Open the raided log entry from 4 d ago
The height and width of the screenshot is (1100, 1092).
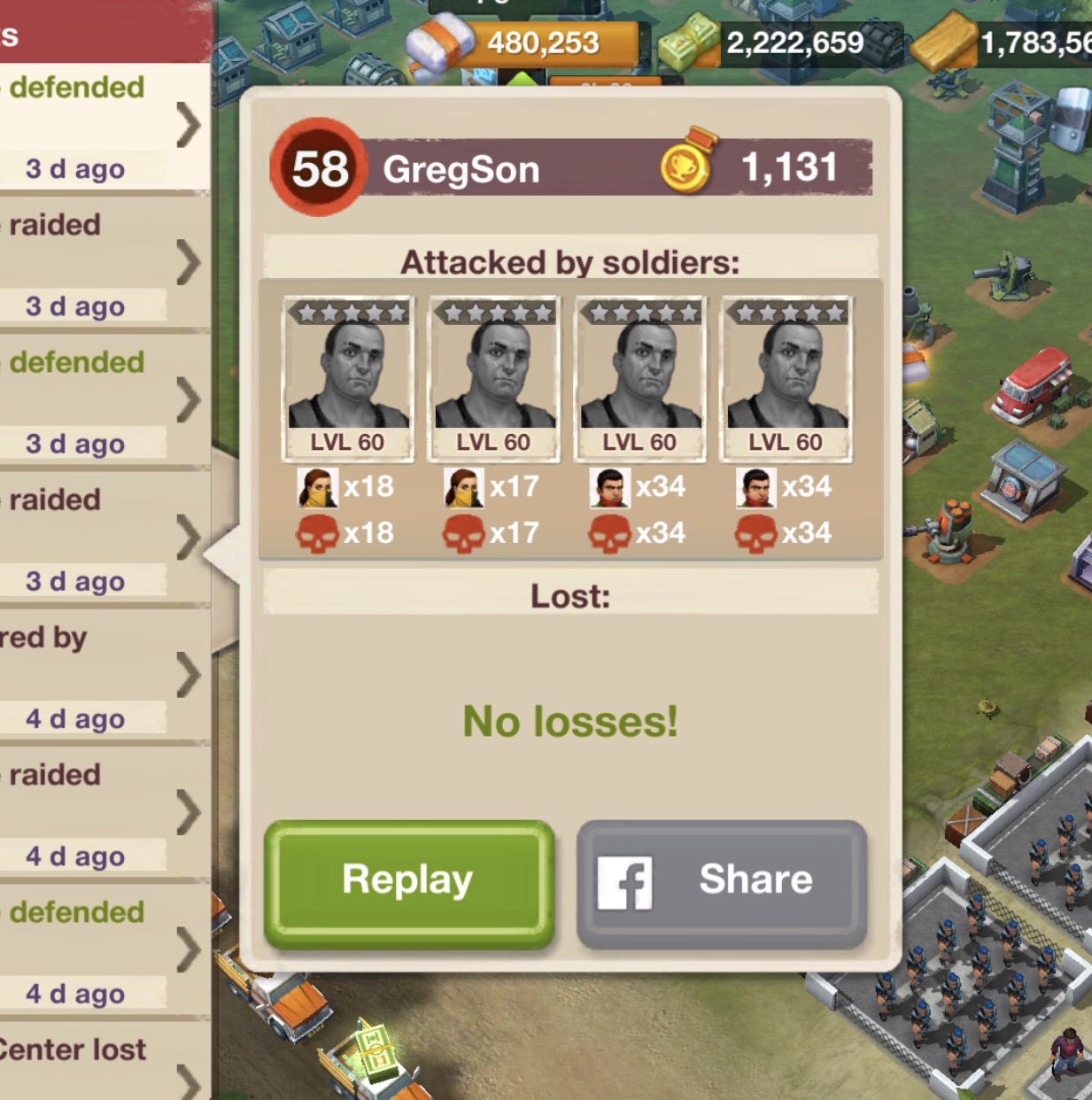tap(102, 813)
